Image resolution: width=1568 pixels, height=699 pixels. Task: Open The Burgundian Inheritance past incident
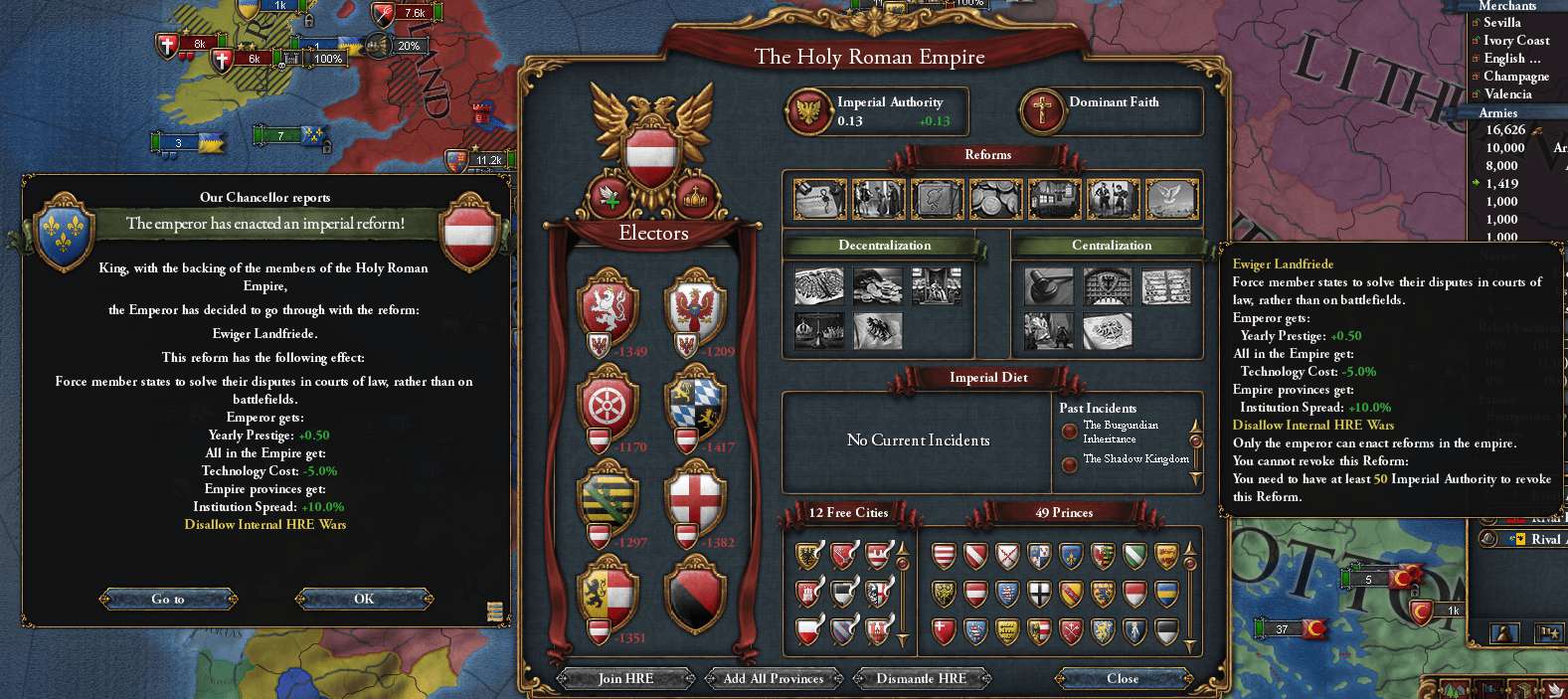[x=1120, y=432]
